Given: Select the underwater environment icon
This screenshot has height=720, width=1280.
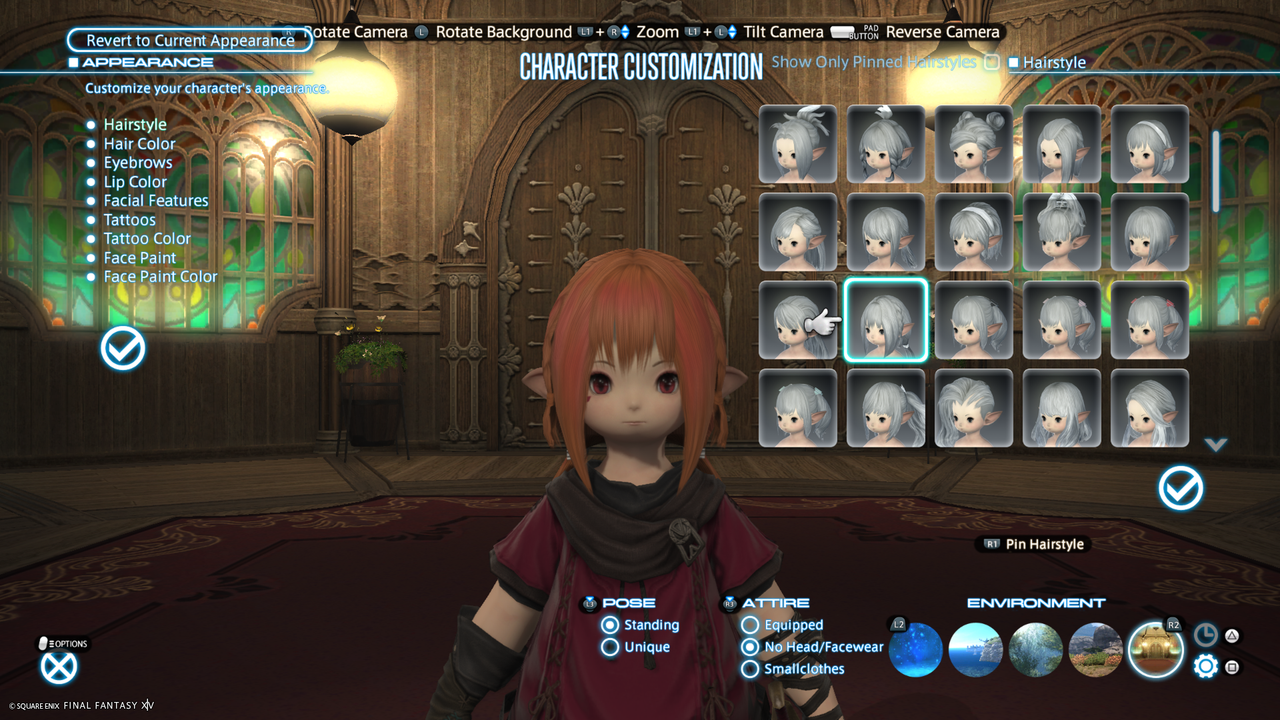Looking at the screenshot, I should click(x=915, y=650).
